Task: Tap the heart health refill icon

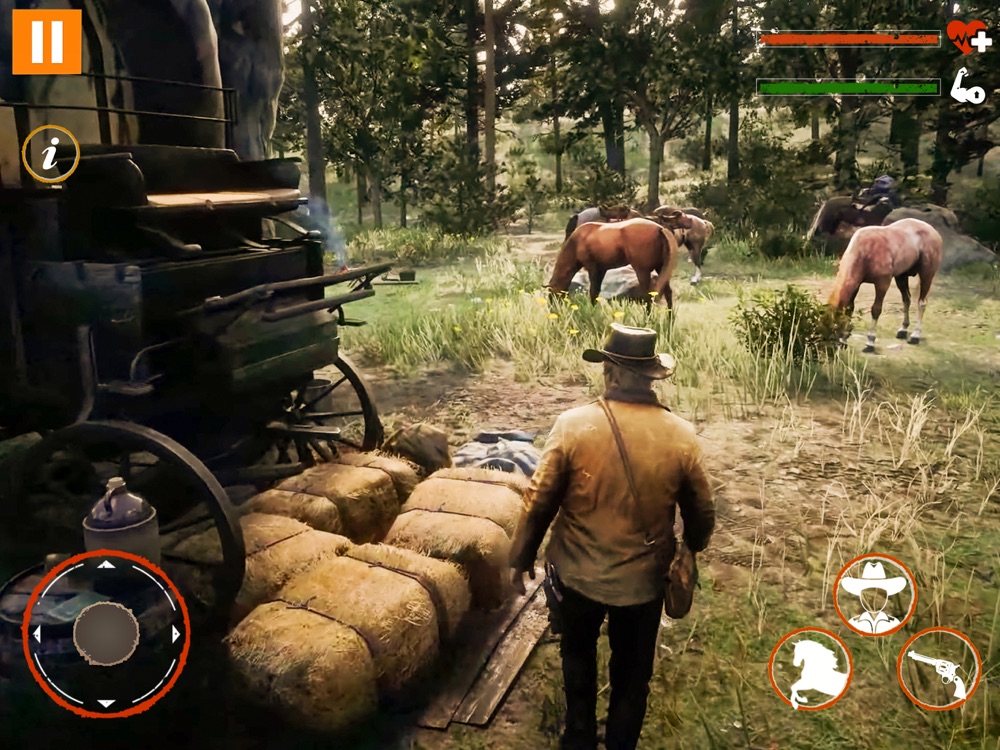Action: point(966,36)
